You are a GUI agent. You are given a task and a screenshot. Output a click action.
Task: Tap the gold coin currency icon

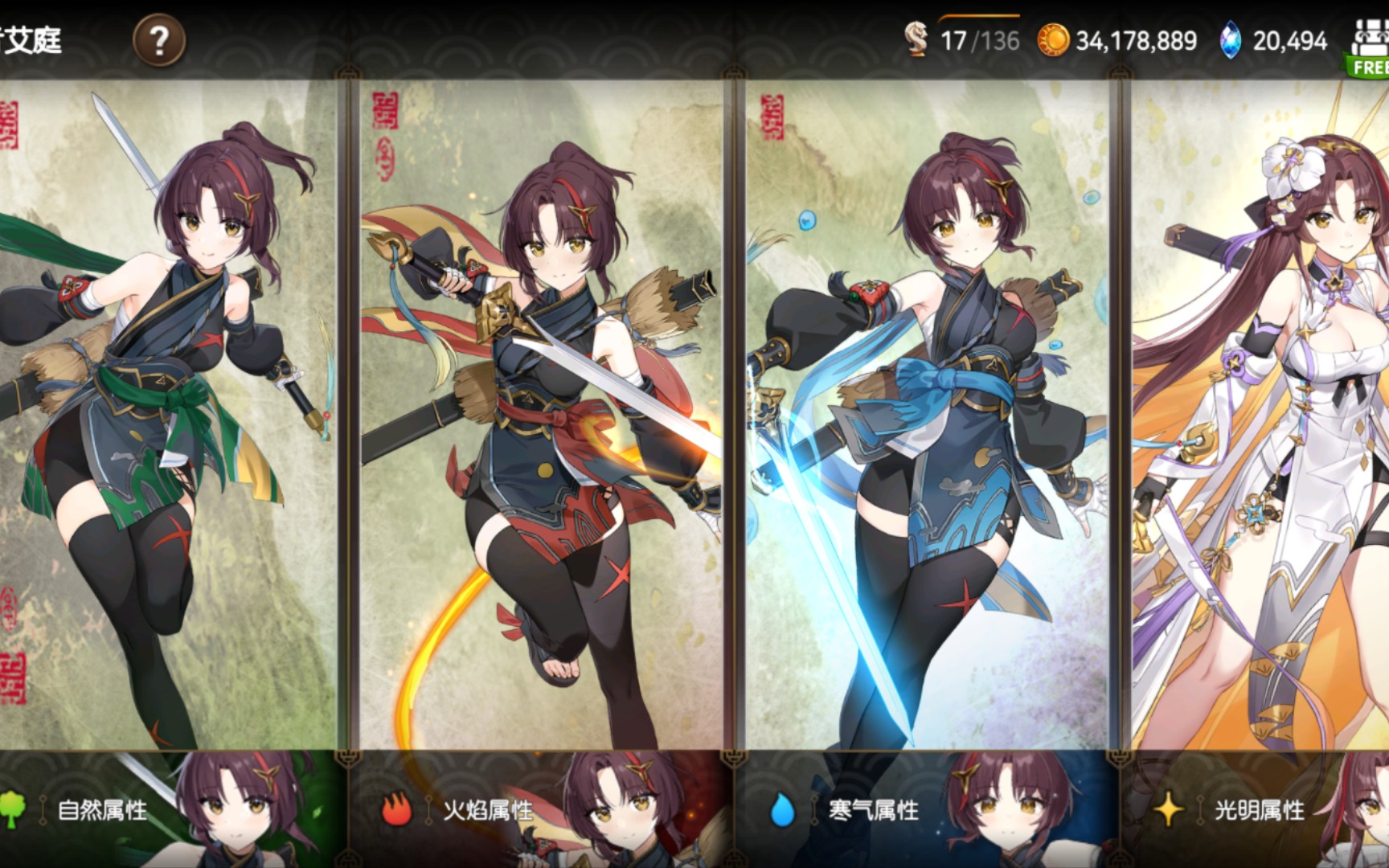tap(1053, 40)
